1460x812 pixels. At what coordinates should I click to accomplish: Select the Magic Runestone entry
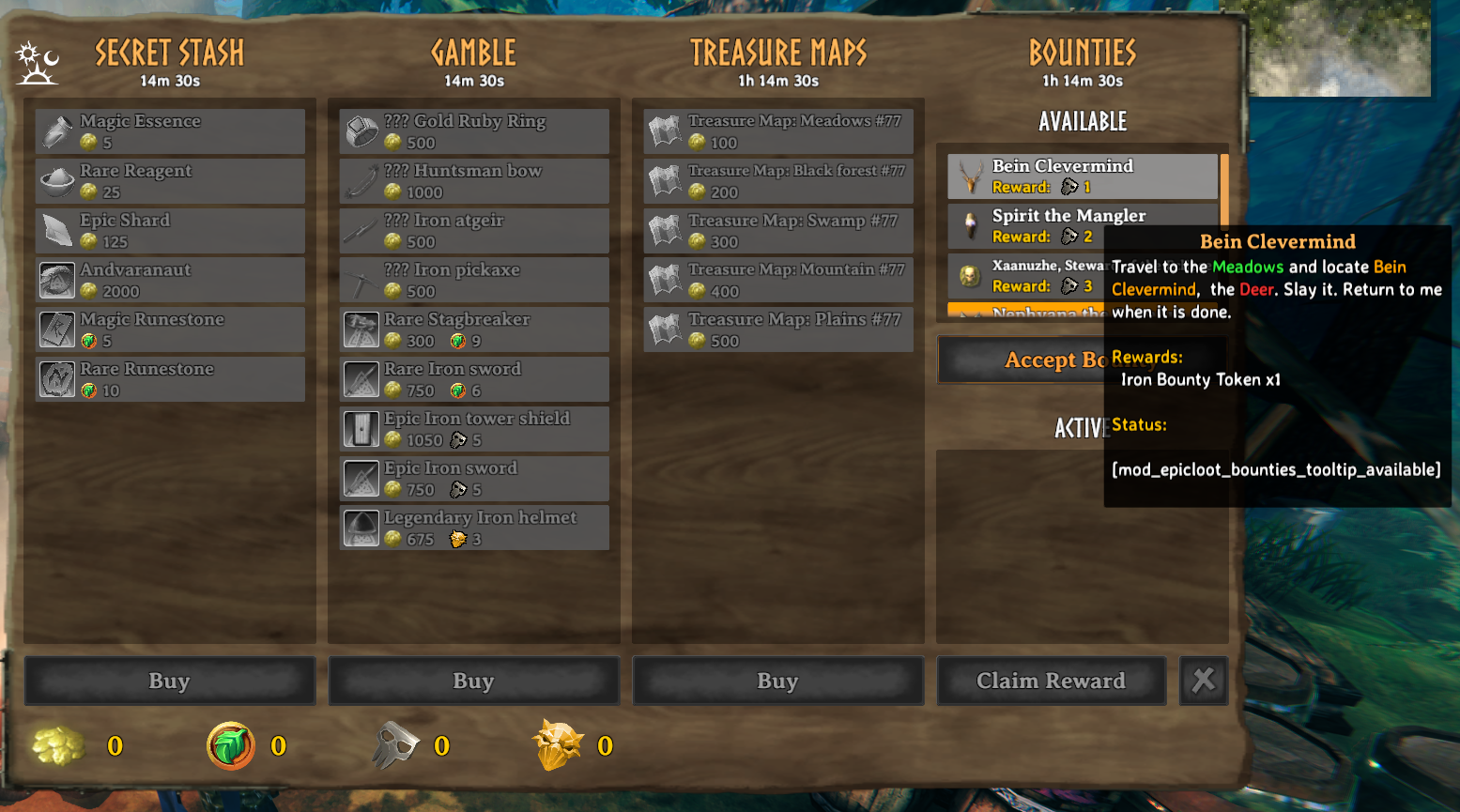click(x=170, y=330)
